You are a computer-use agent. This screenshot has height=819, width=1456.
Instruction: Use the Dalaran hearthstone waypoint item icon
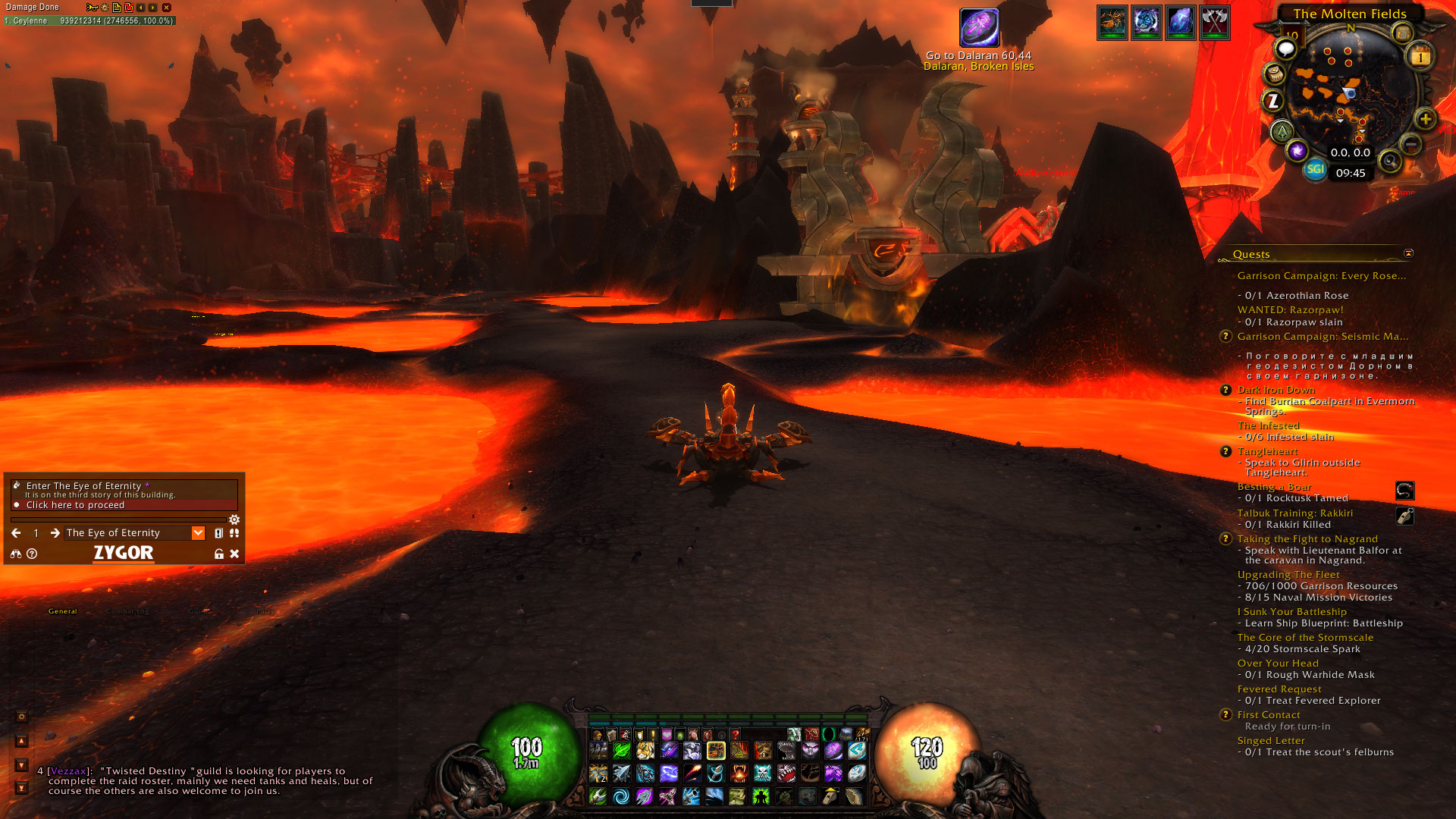(x=979, y=28)
